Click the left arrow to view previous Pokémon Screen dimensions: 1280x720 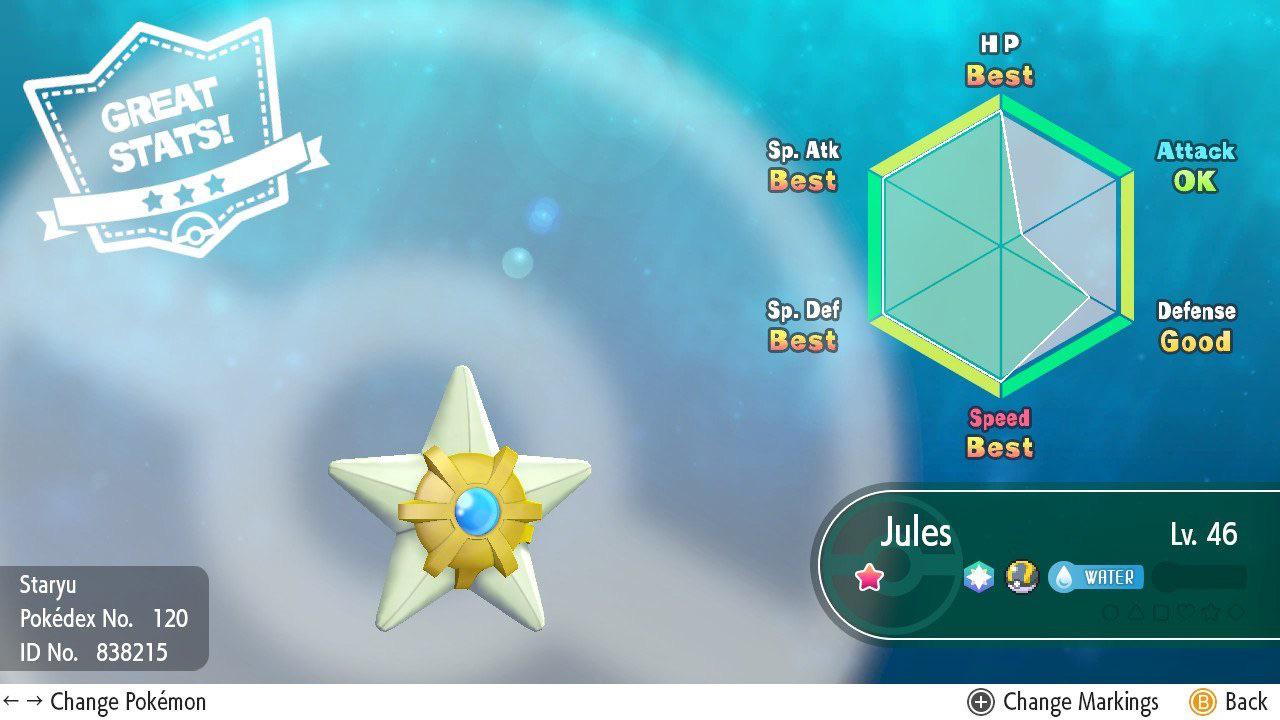point(11,701)
